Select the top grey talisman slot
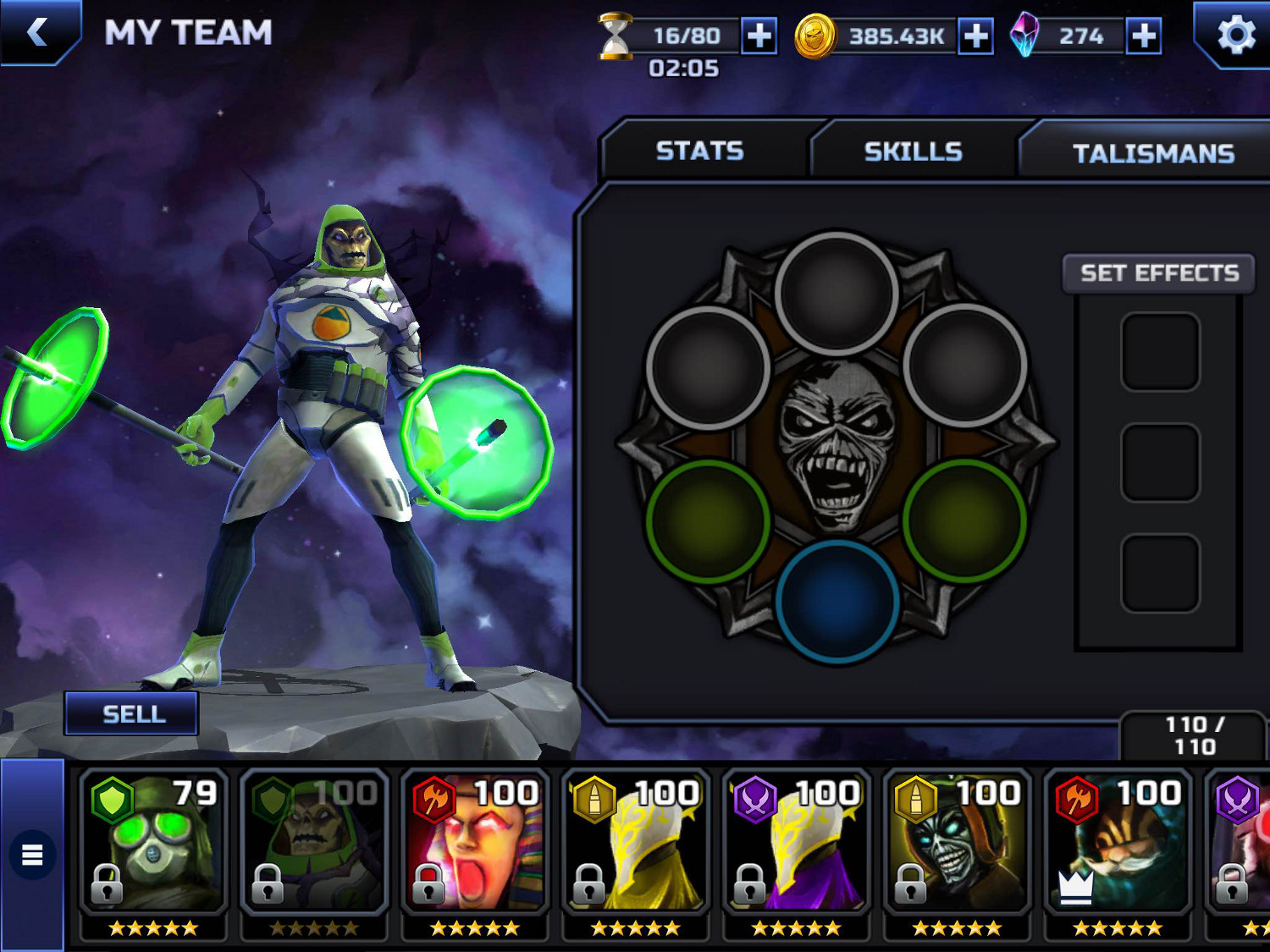Screen dimensions: 1270x952 coord(837,294)
